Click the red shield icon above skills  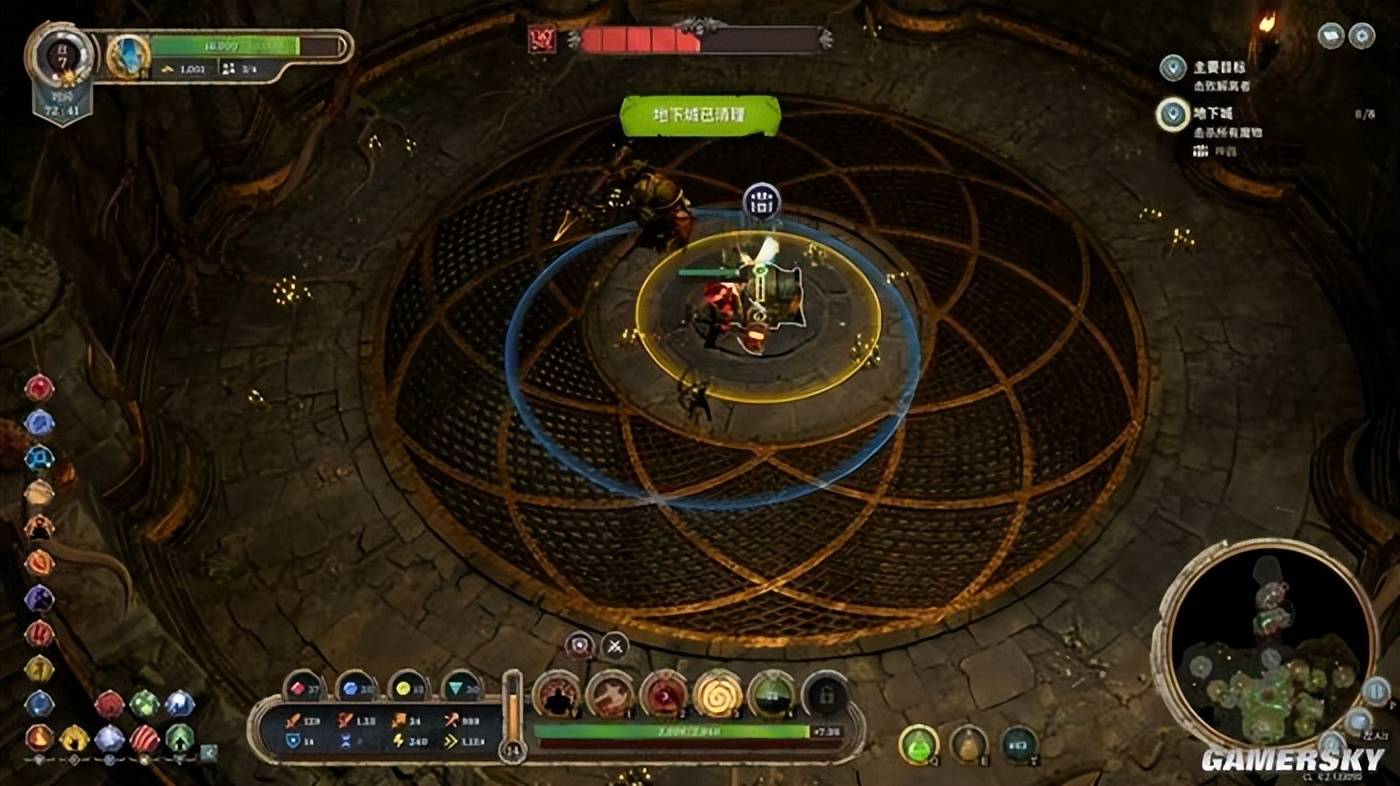pos(580,645)
